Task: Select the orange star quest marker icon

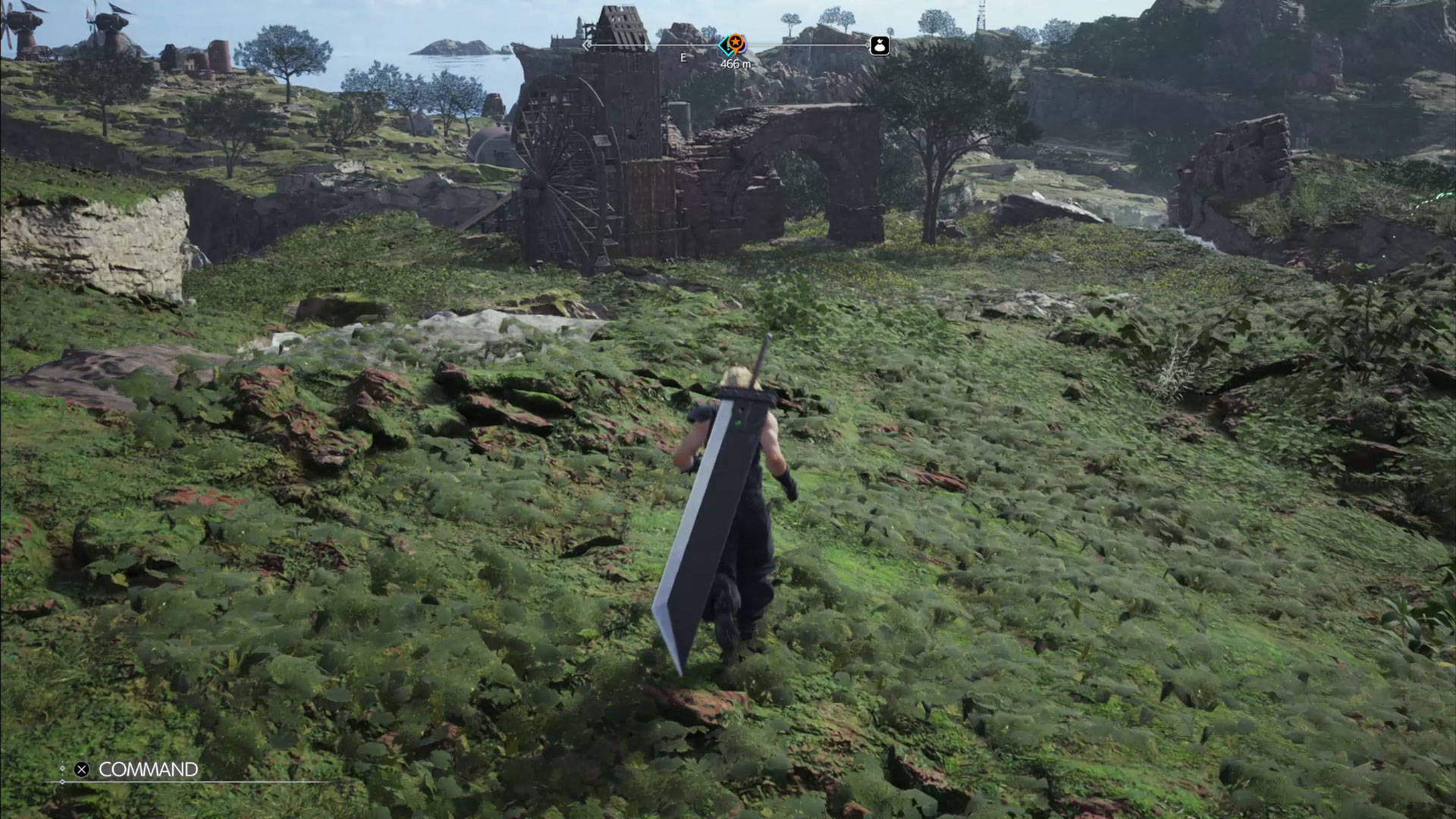Action: click(735, 42)
